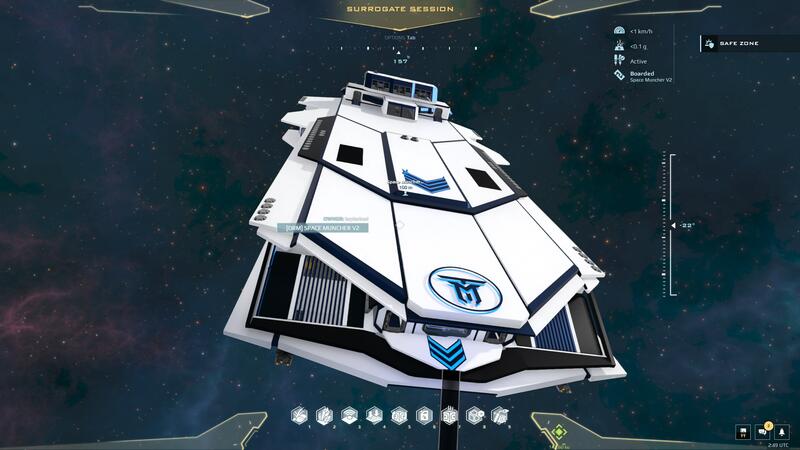Click the Boarded Space Muncher V2 status
The image size is (800, 450).
point(651,76)
